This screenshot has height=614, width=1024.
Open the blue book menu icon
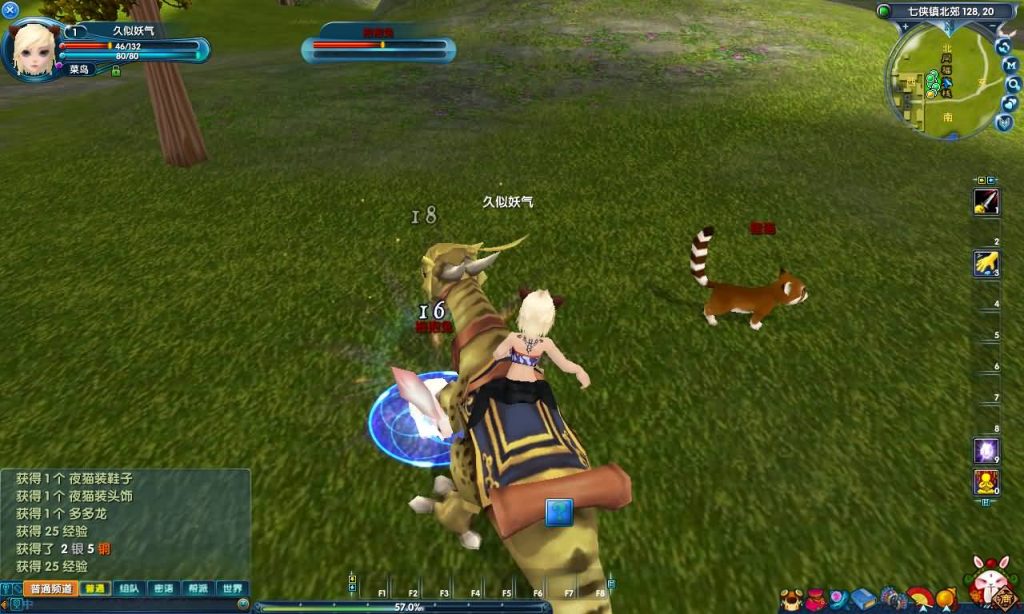pyautogui.click(x=864, y=599)
